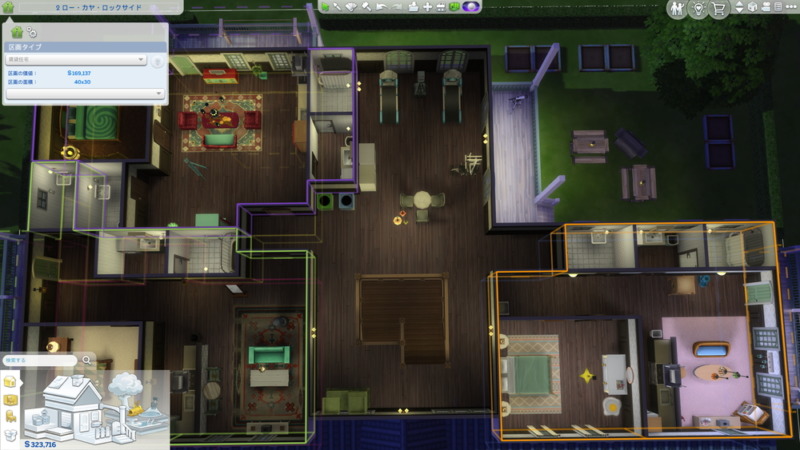
Task: Open the white box category tab
Action: pos(11,434)
